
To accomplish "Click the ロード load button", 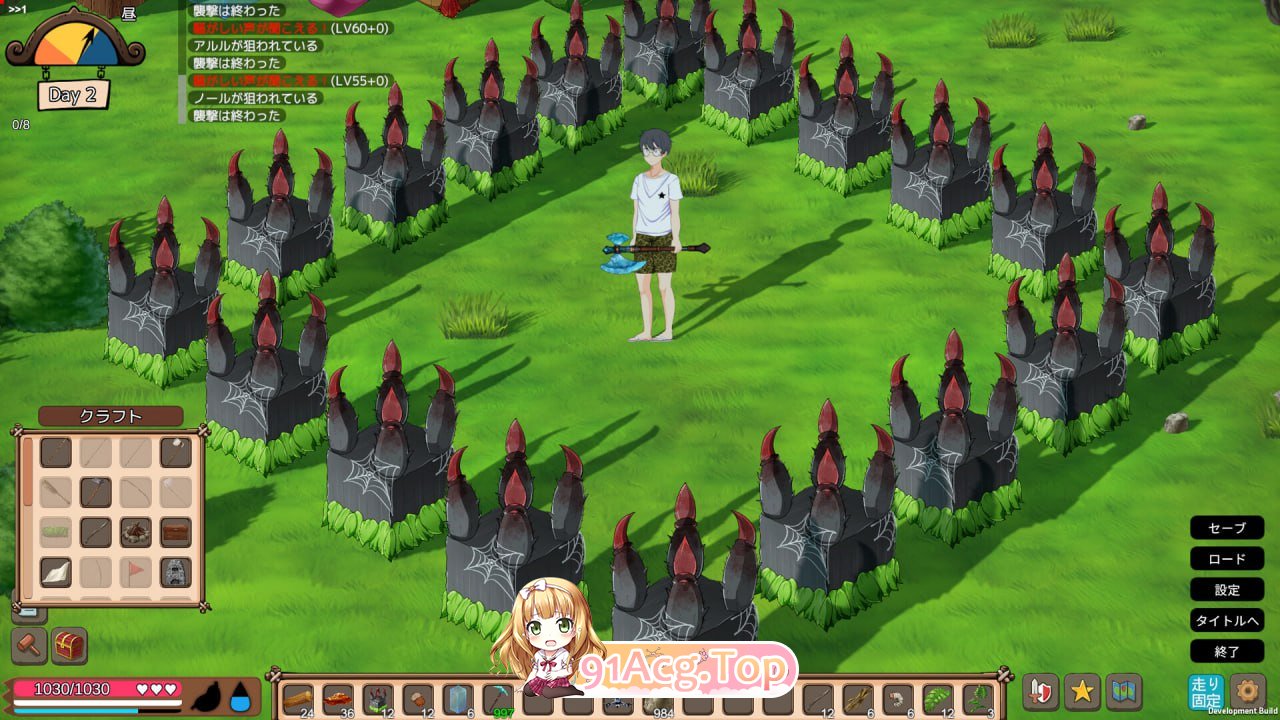I will click(1227, 559).
